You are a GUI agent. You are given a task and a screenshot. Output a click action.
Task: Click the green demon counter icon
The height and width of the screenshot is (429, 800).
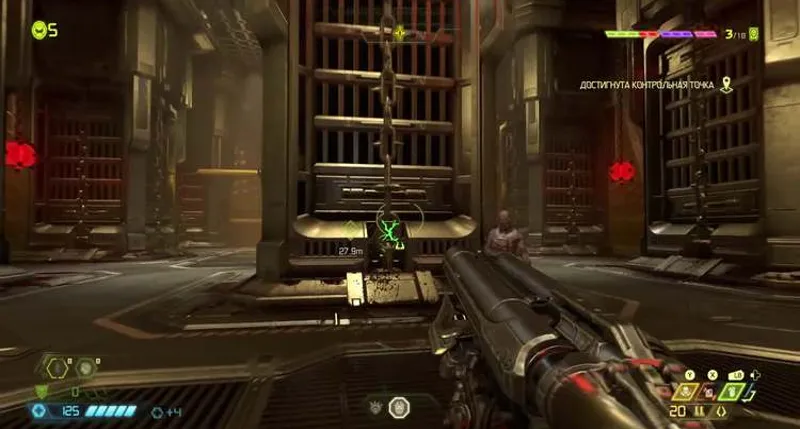click(754, 34)
